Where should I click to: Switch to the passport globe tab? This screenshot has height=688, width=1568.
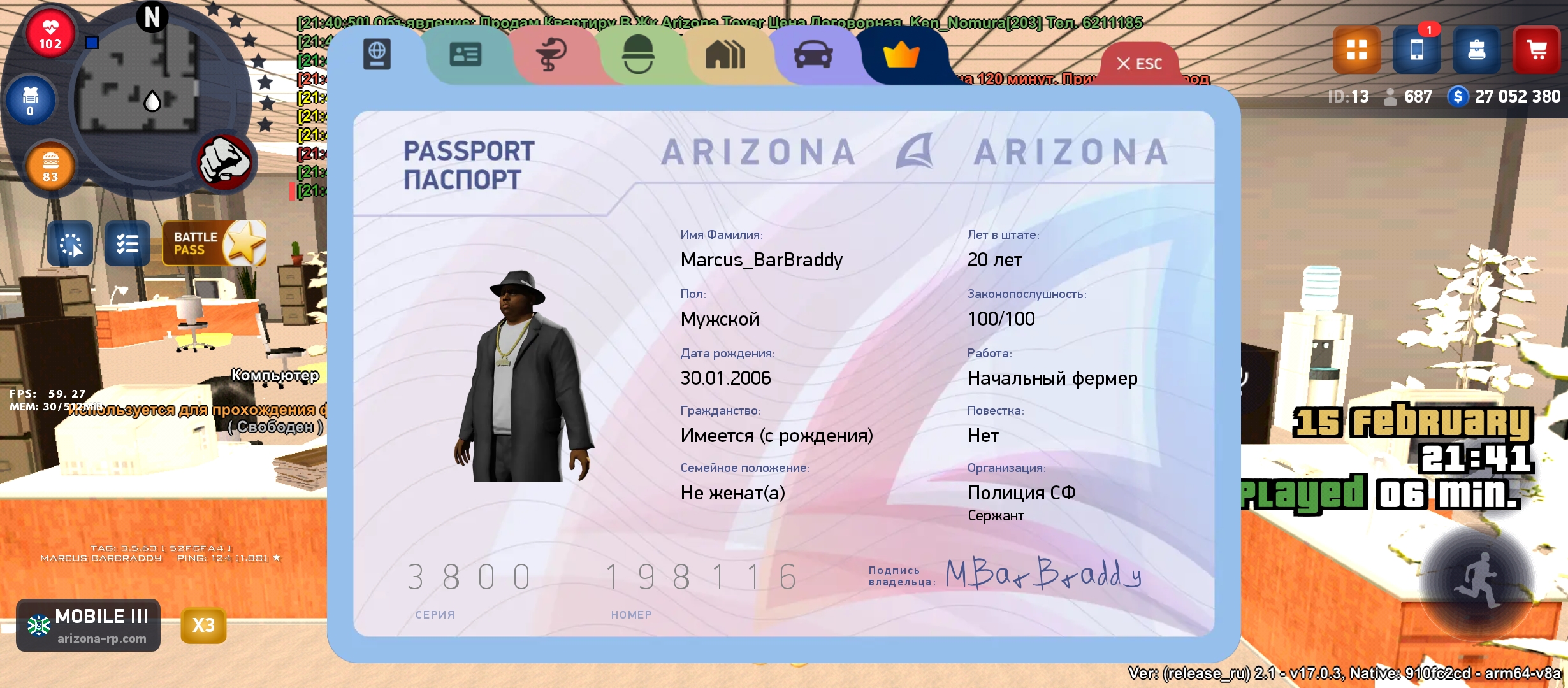tap(377, 55)
